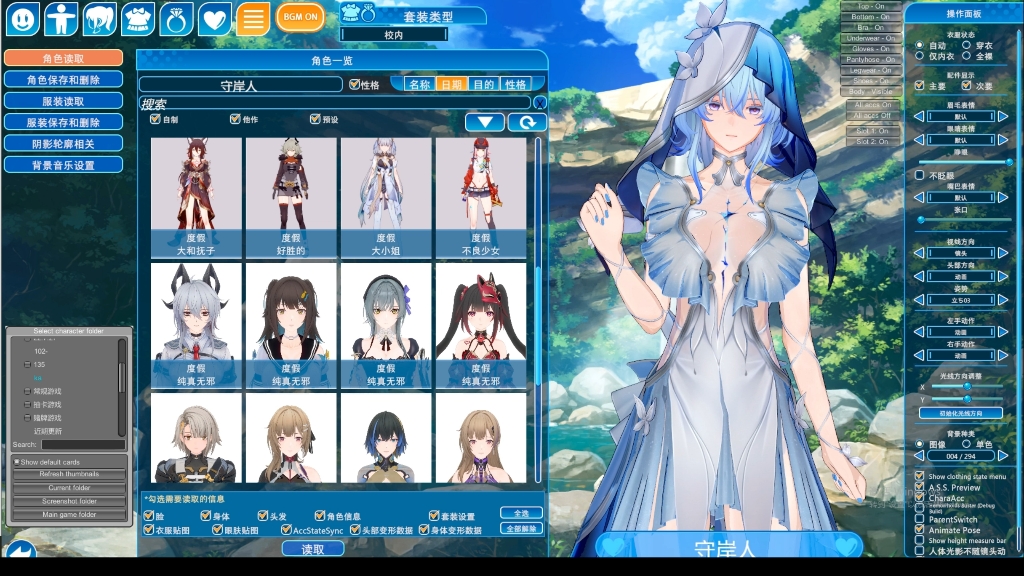Click the 搜索 search field
1024x576 pixels.
click(x=335, y=103)
